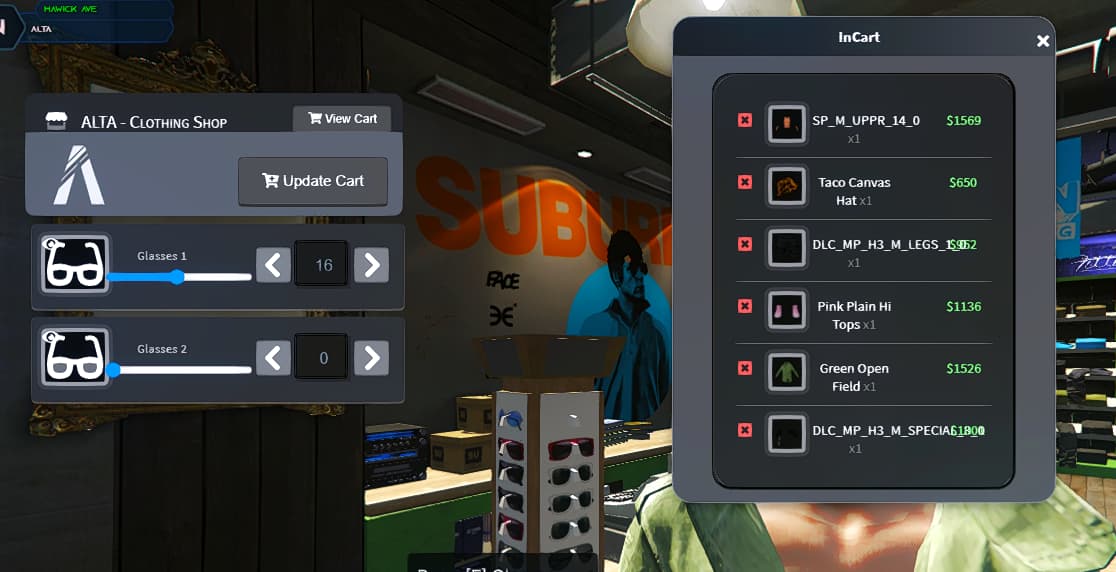Remove DLC_MP_H3_M_LEGS item from cart

point(745,244)
